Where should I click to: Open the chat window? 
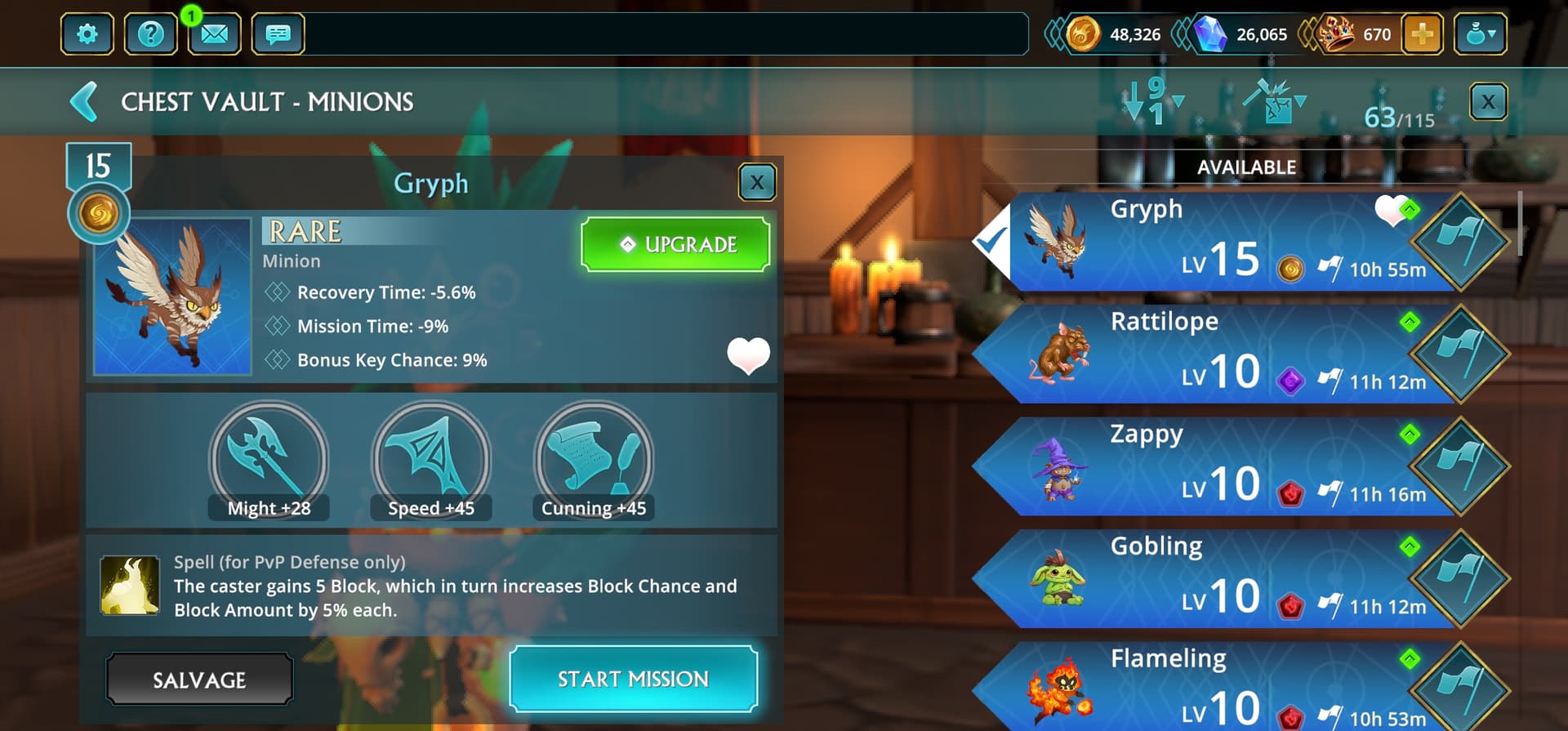278,34
